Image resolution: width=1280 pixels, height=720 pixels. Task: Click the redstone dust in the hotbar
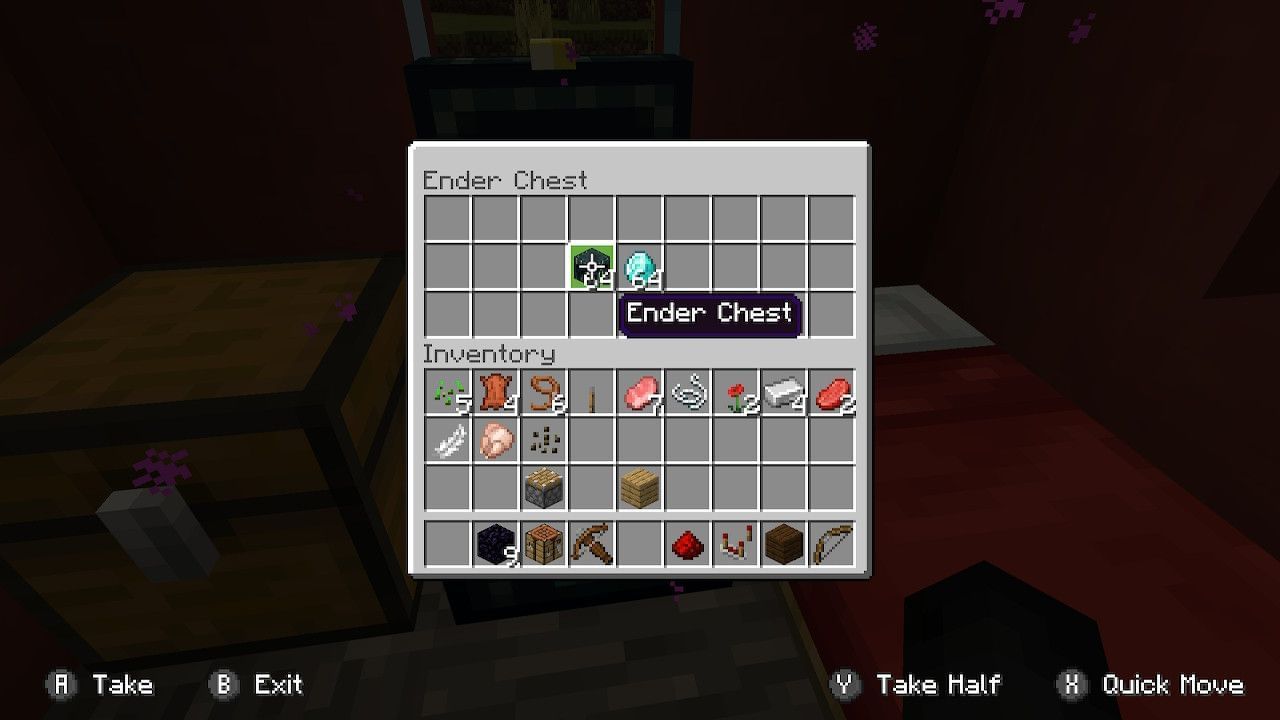[x=688, y=543]
